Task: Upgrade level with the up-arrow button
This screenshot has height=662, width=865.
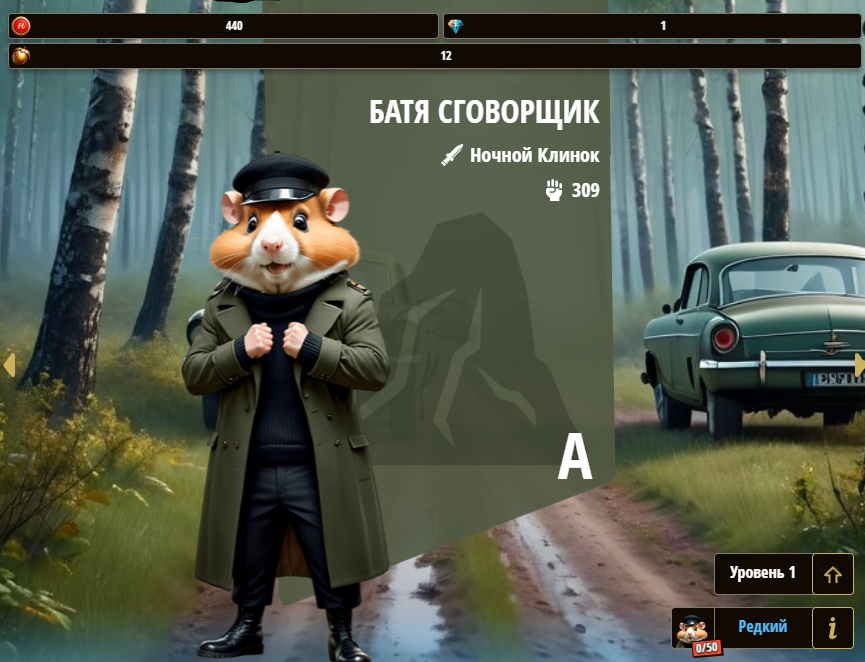Action: 832,574
